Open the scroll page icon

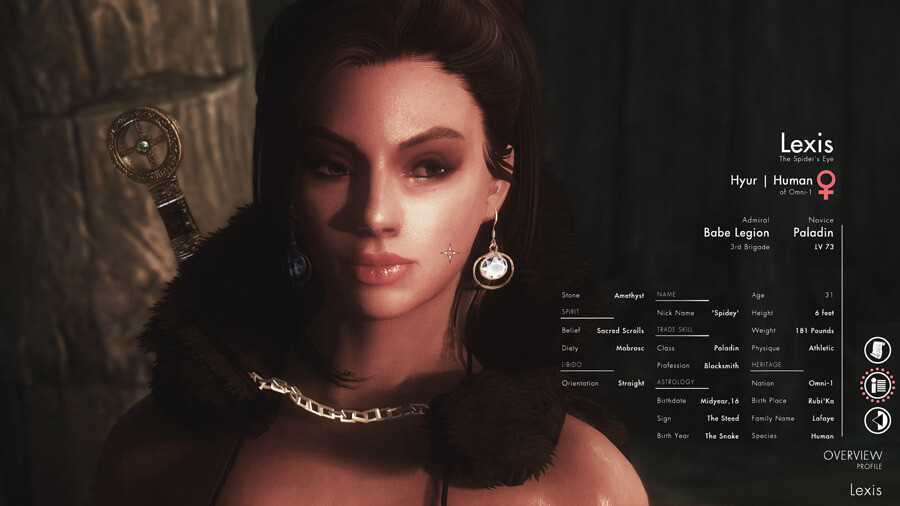click(877, 350)
